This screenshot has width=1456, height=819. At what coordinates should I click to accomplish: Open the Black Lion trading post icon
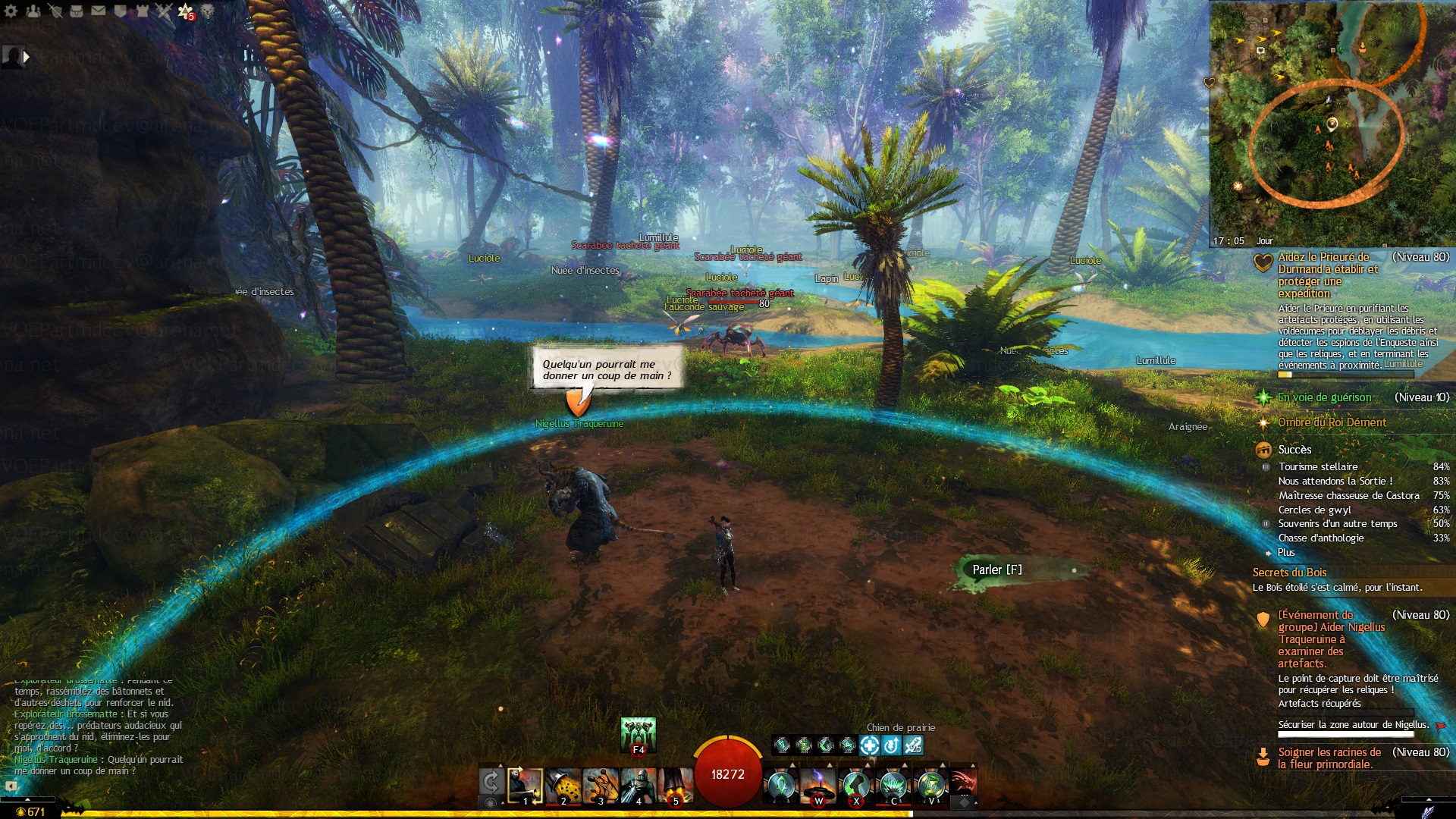207,11
